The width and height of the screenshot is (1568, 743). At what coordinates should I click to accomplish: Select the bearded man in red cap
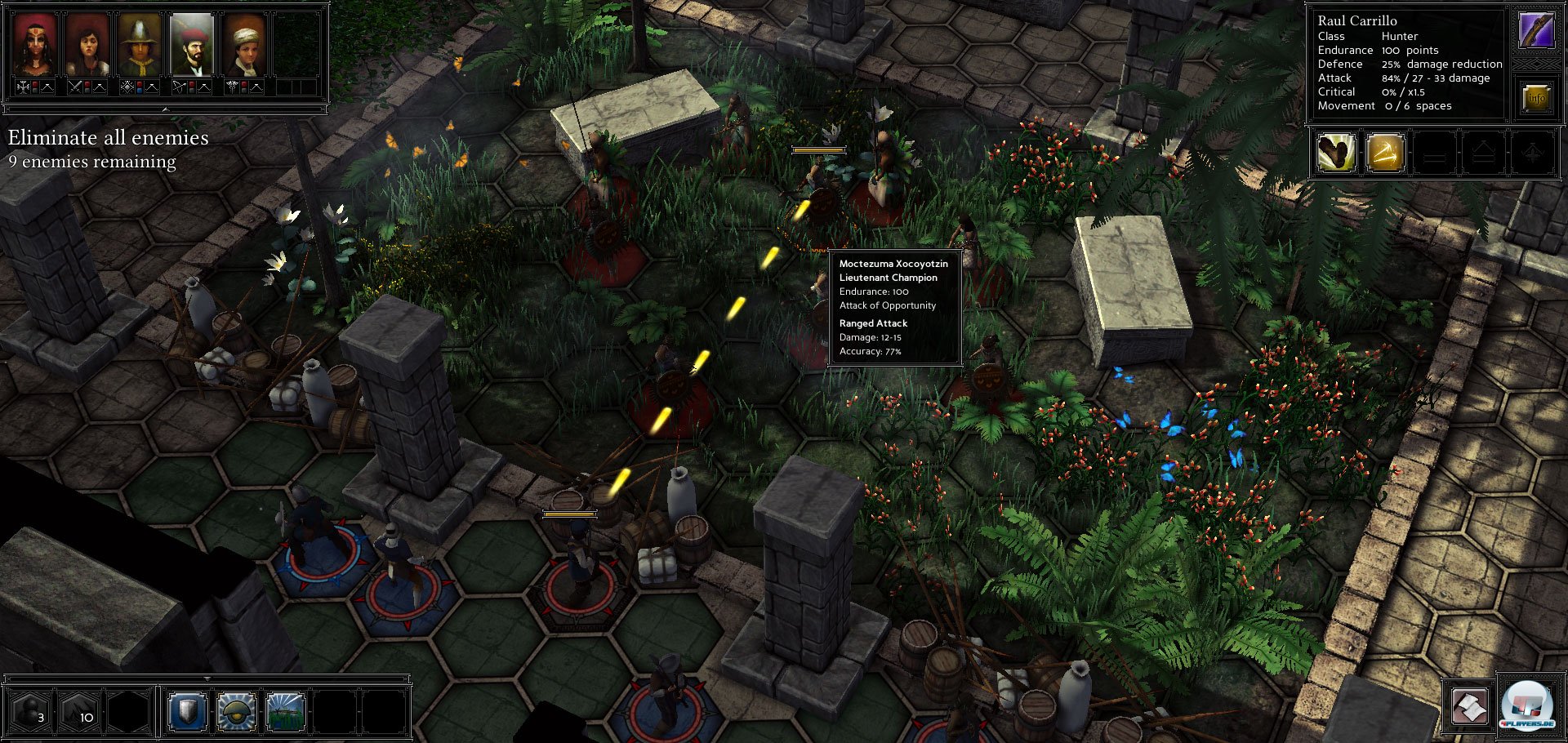tap(192, 46)
